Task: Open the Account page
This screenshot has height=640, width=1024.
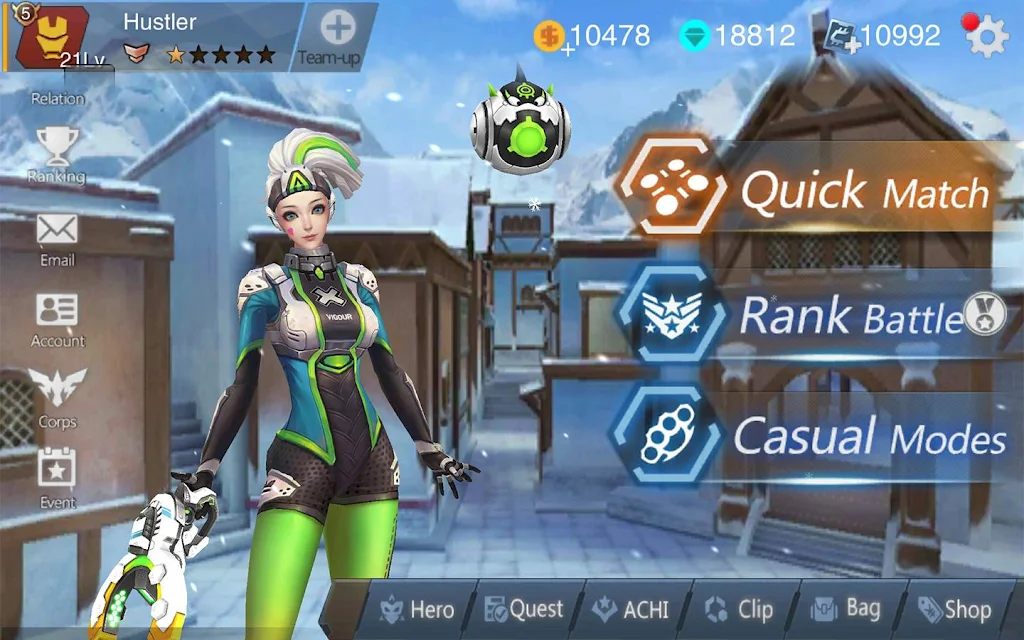Action: pyautogui.click(x=57, y=320)
